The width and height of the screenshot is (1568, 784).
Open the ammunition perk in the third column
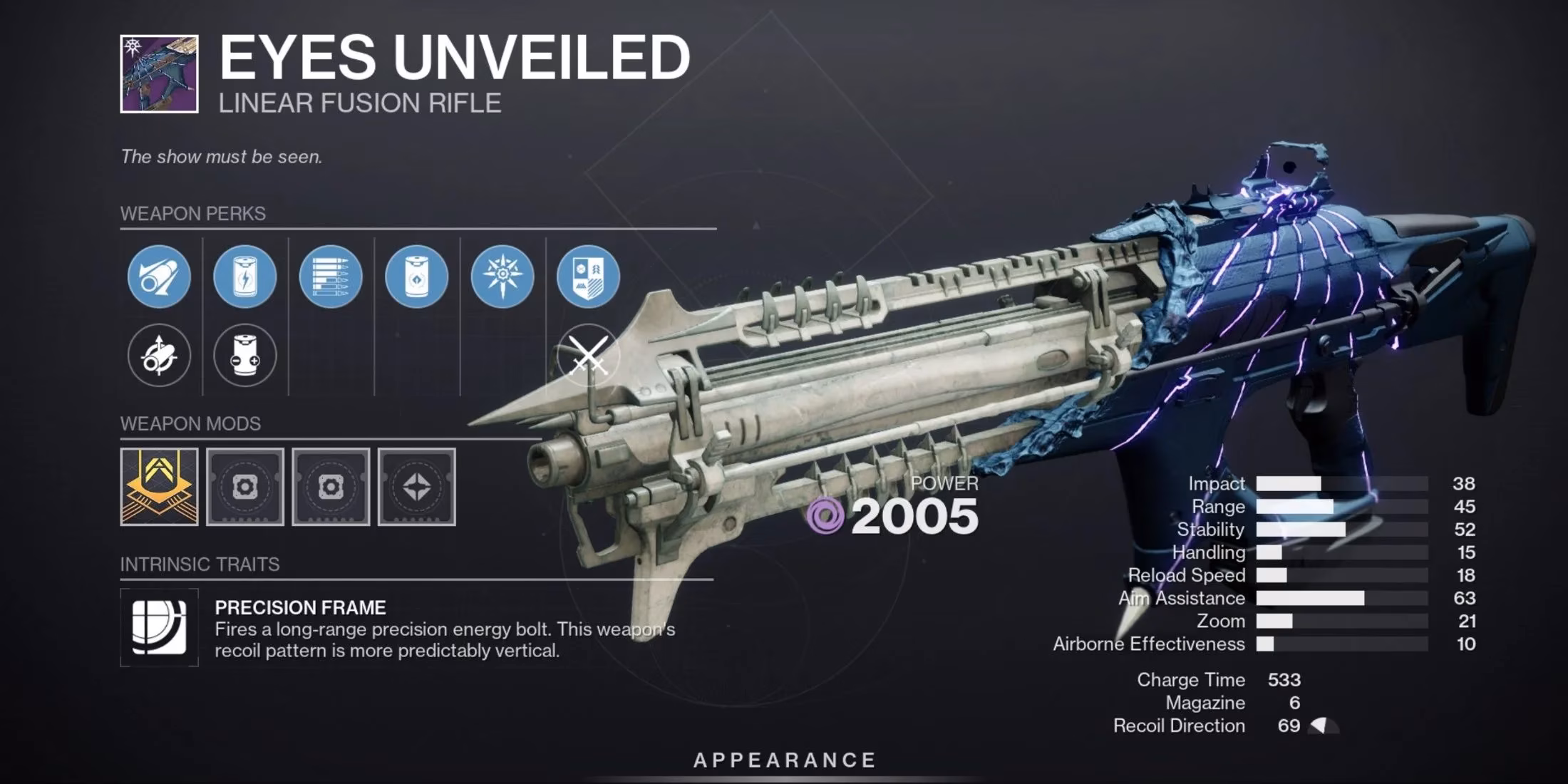[x=331, y=277]
